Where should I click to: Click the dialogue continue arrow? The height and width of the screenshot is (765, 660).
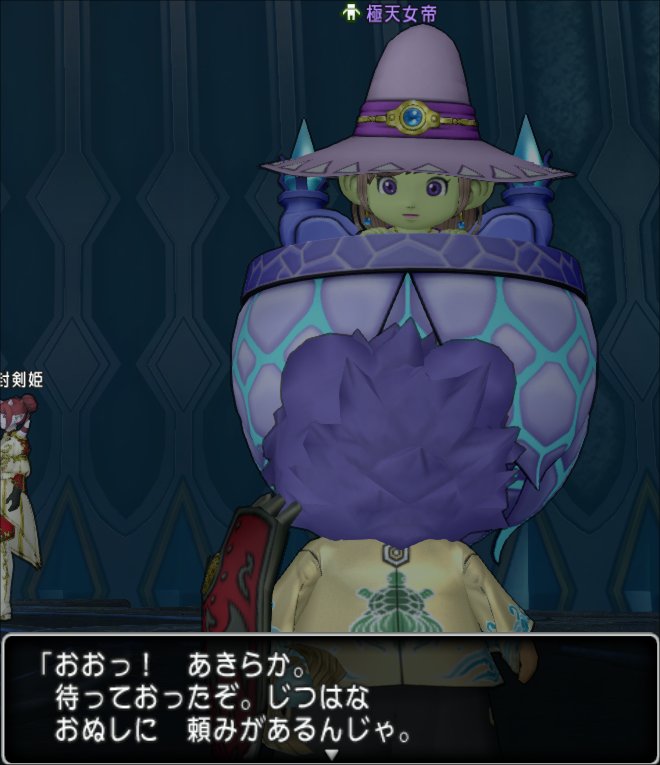point(332,754)
